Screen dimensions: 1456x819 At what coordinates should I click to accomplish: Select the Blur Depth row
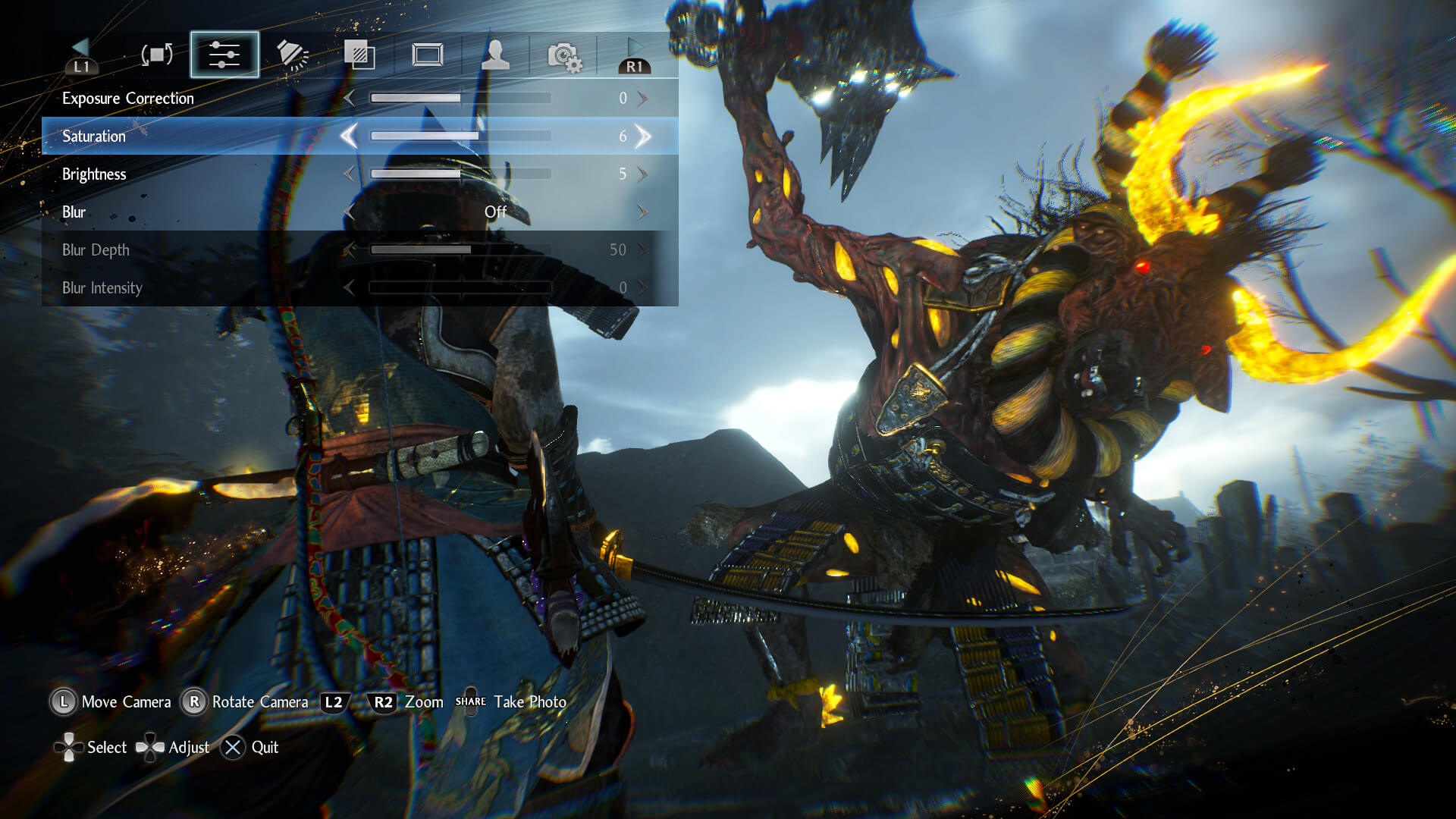click(96, 250)
